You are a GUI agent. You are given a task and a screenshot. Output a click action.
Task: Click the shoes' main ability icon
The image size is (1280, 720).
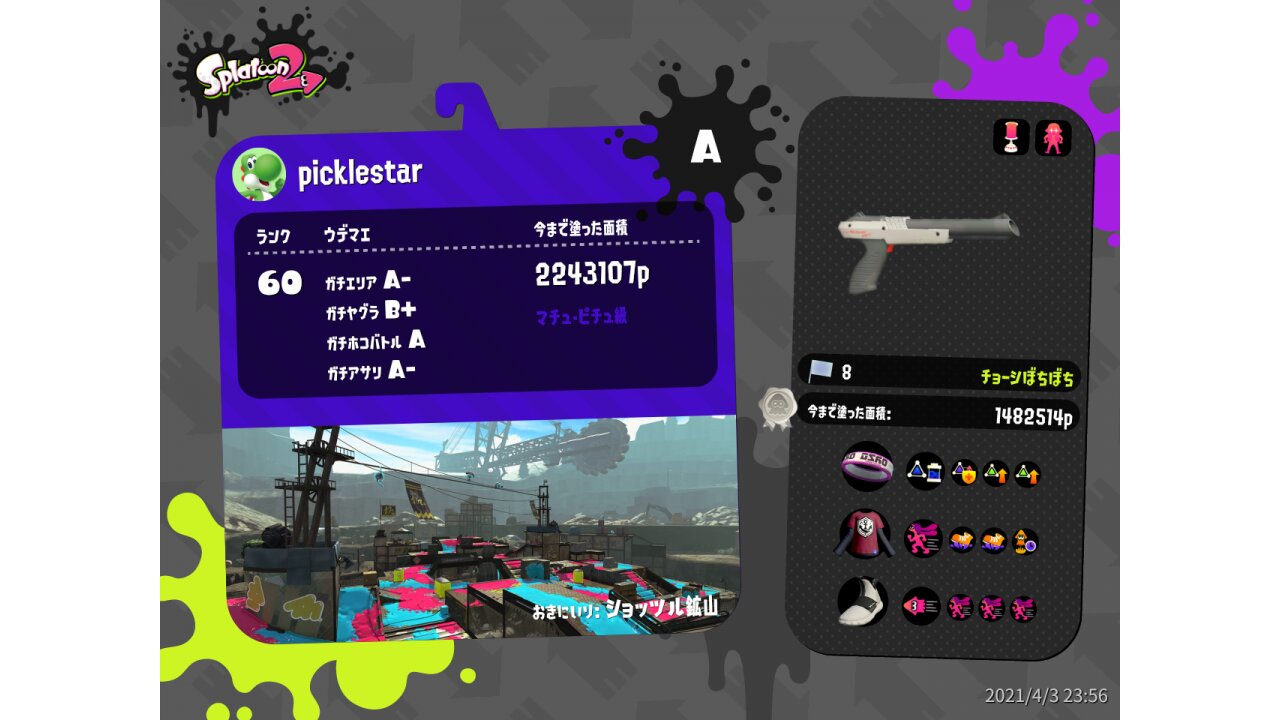(921, 605)
